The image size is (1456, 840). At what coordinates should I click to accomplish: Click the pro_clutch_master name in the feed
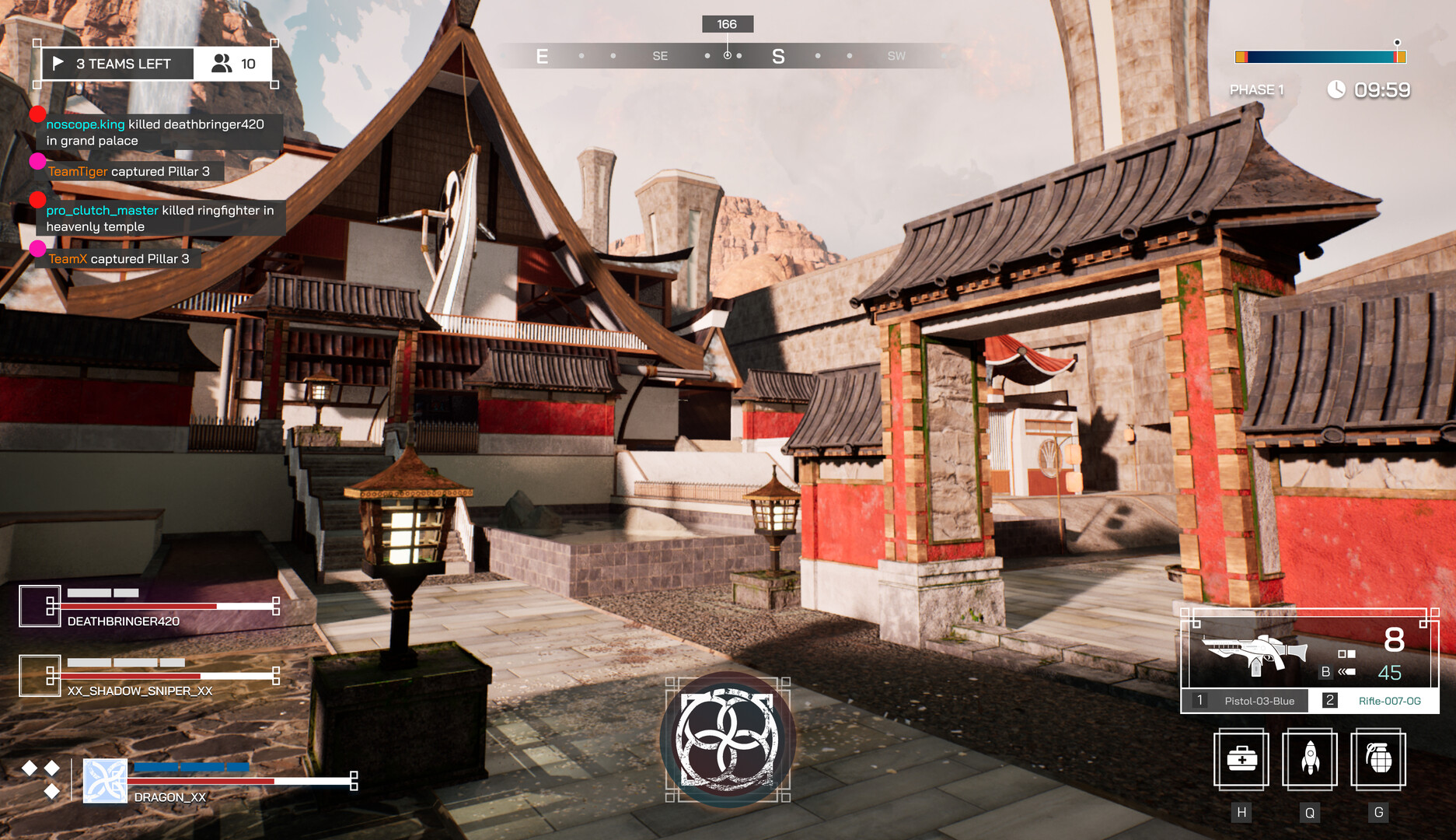pyautogui.click(x=102, y=209)
